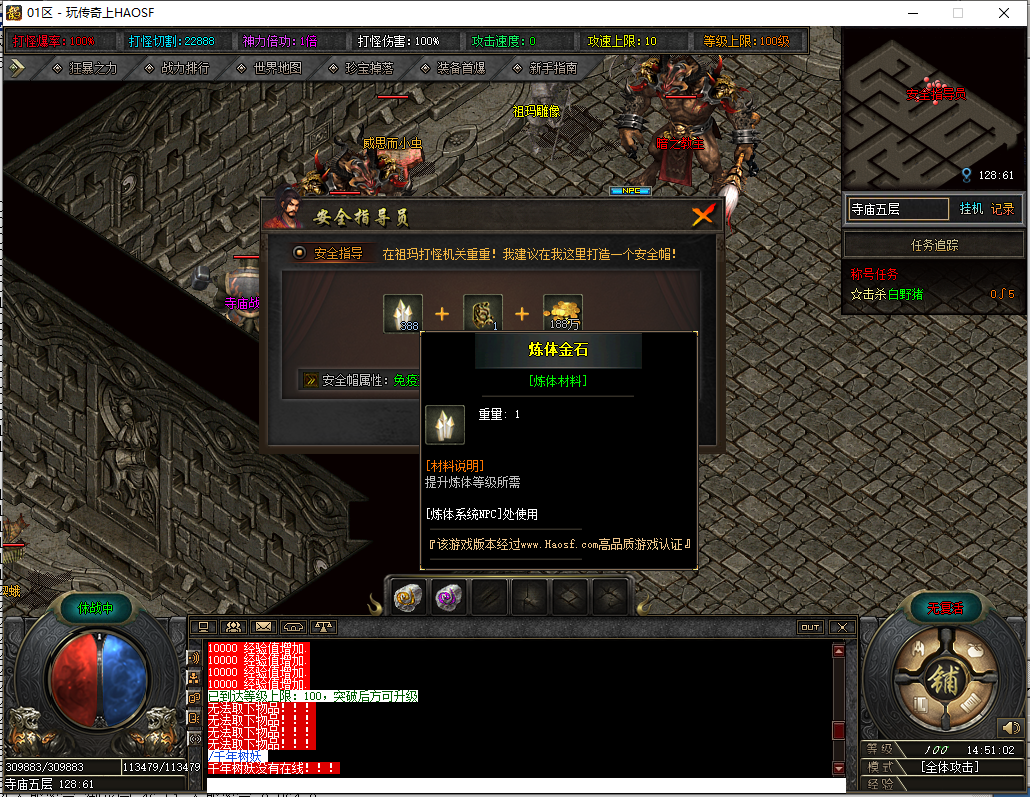Open the 装备首爆 menu
Screen dimensions: 1030x797
(x=453, y=68)
